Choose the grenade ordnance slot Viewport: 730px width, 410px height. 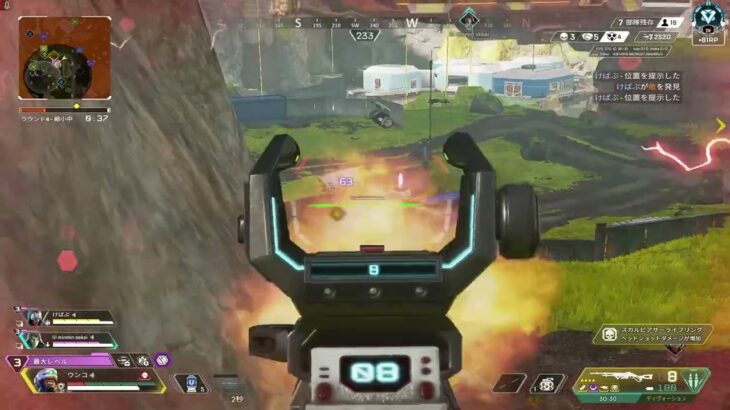tap(548, 383)
